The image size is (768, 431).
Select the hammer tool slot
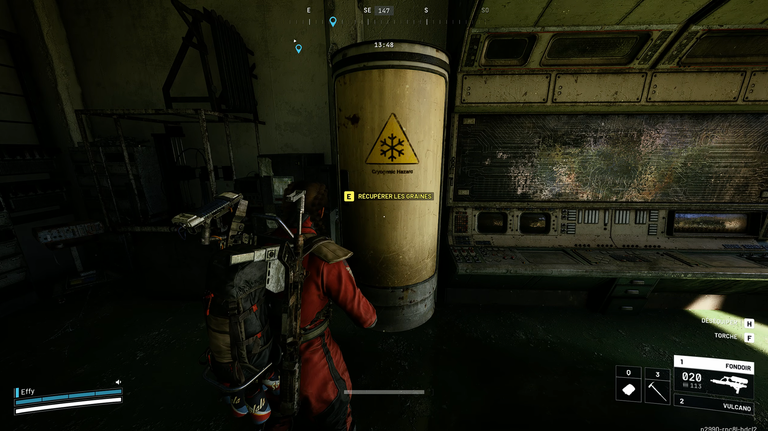pos(657,386)
